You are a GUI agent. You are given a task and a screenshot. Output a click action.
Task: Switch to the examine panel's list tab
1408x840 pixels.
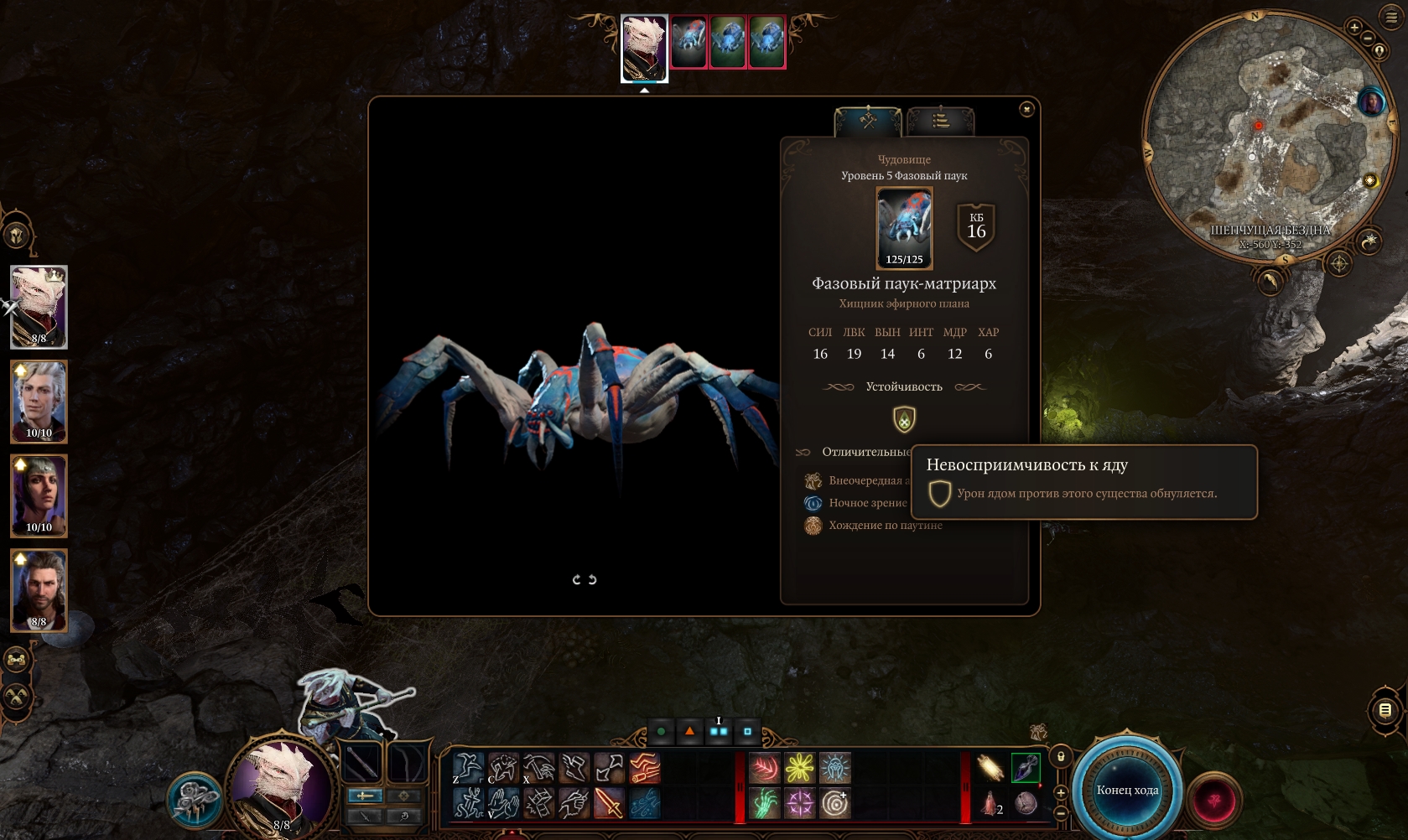[940, 121]
